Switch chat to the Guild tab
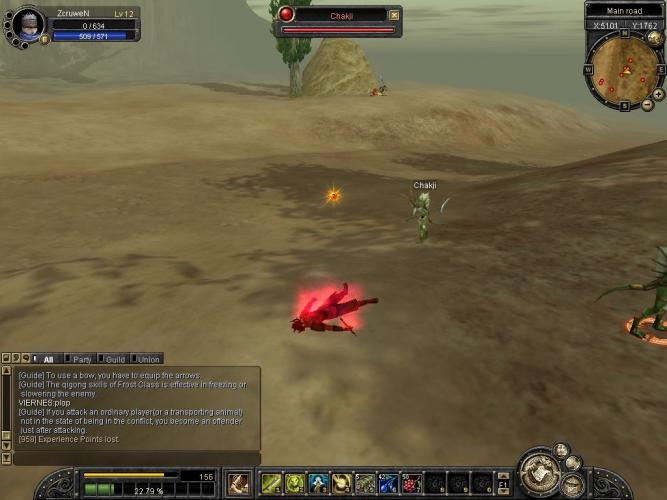 point(115,359)
